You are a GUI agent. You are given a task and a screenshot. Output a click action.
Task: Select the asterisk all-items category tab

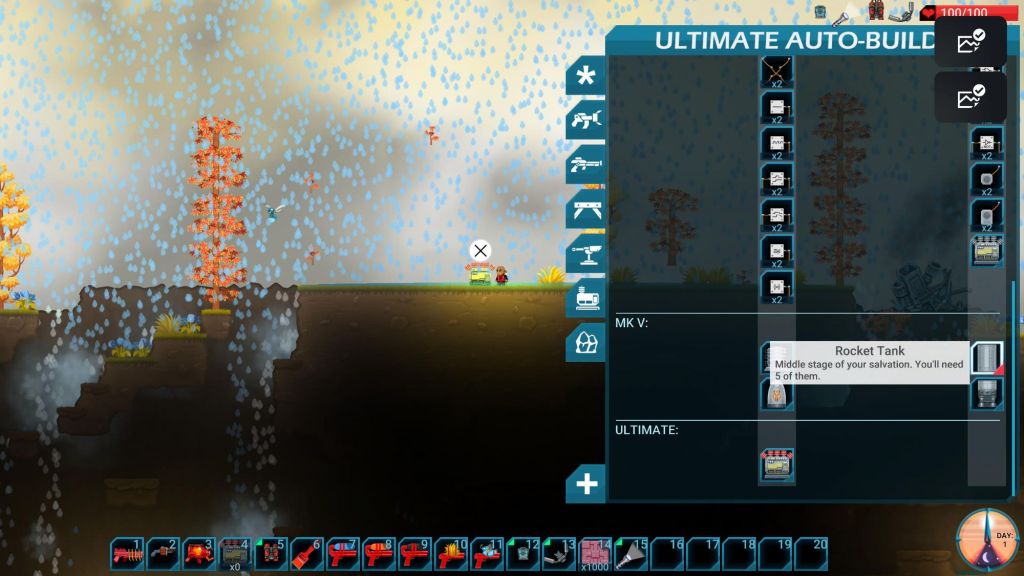point(586,76)
